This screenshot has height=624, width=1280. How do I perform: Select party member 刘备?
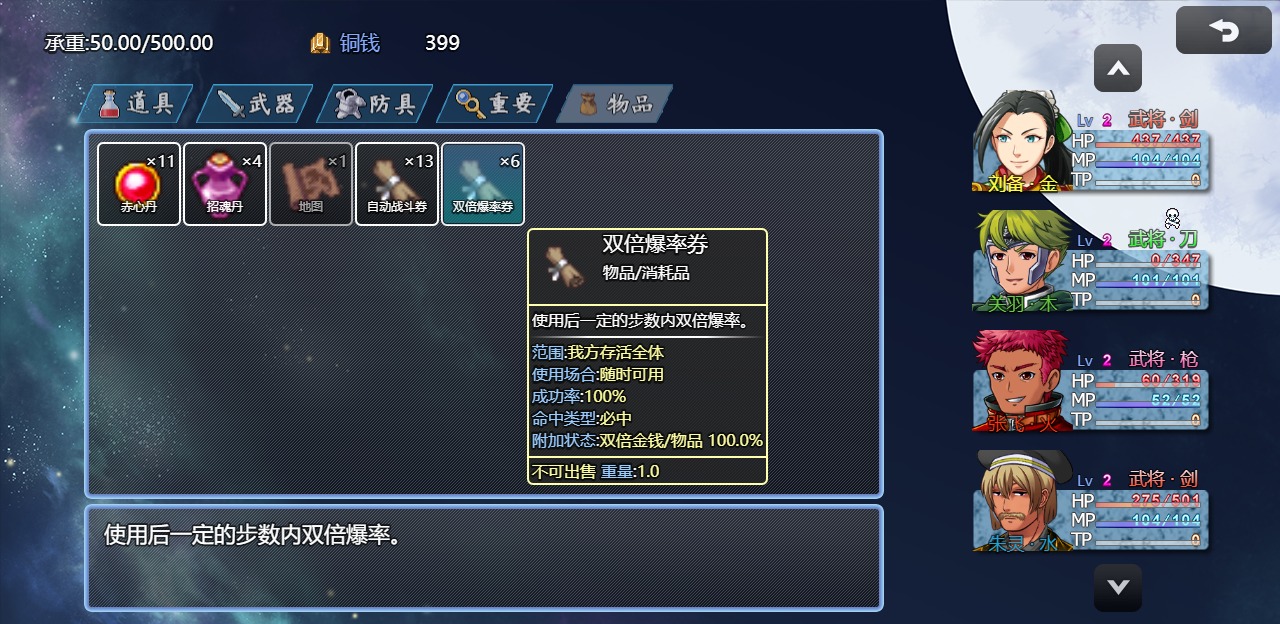(1092, 142)
